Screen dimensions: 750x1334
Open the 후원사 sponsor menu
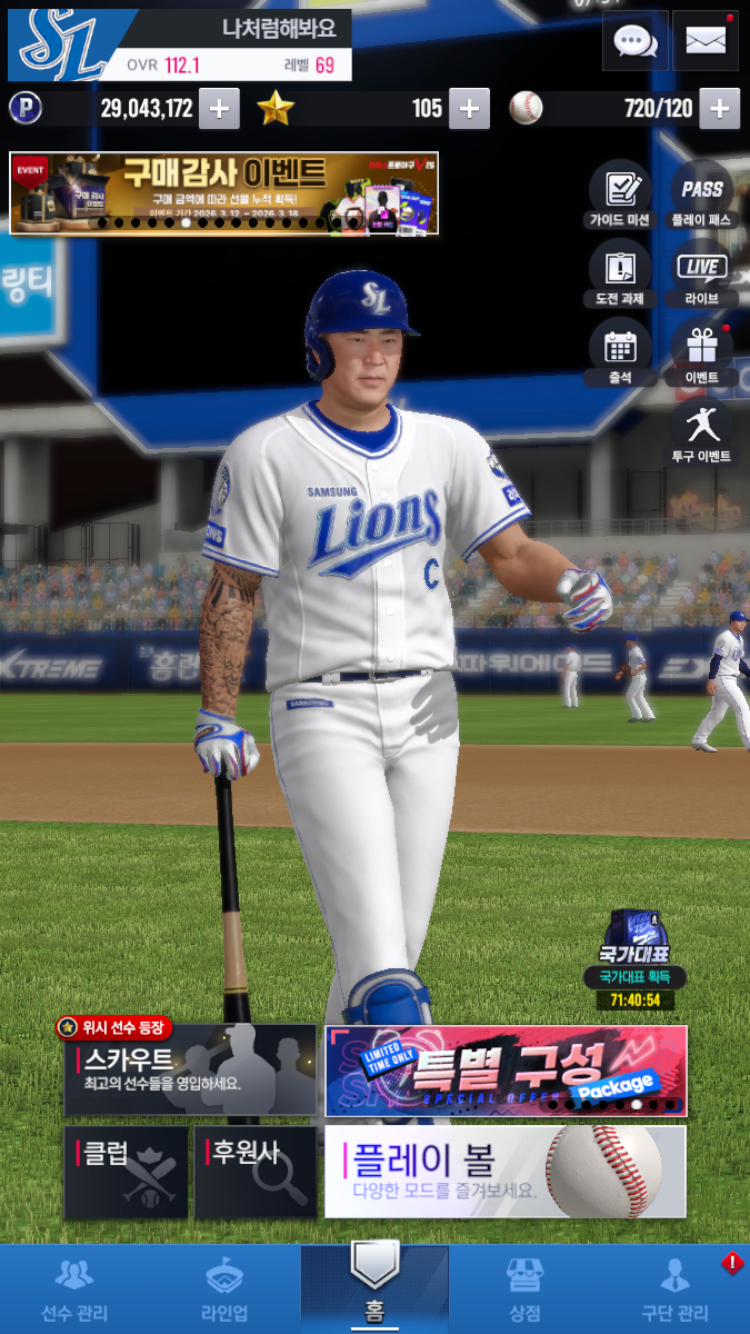pyautogui.click(x=255, y=1172)
